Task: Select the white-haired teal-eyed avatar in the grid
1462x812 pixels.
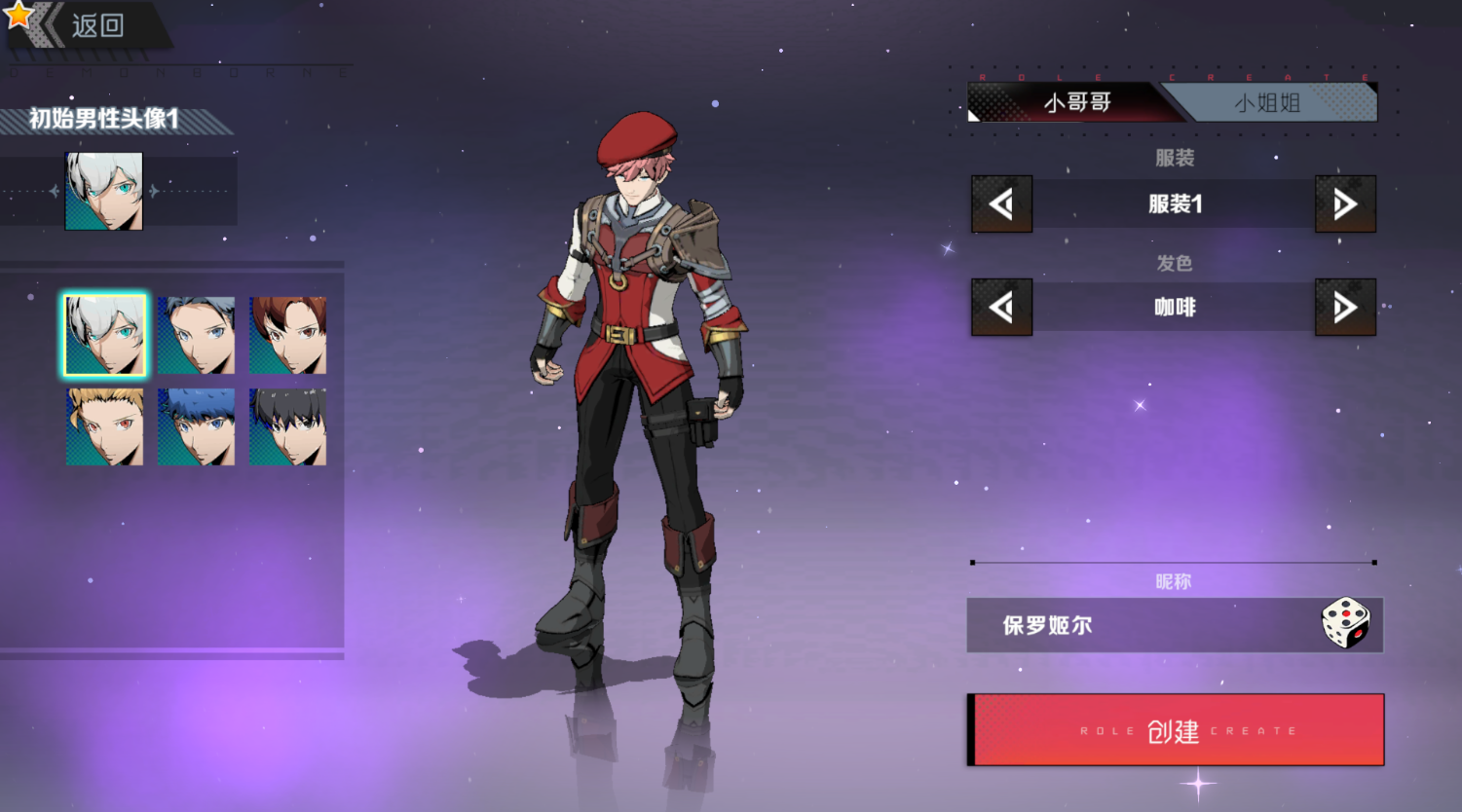Action: click(104, 336)
